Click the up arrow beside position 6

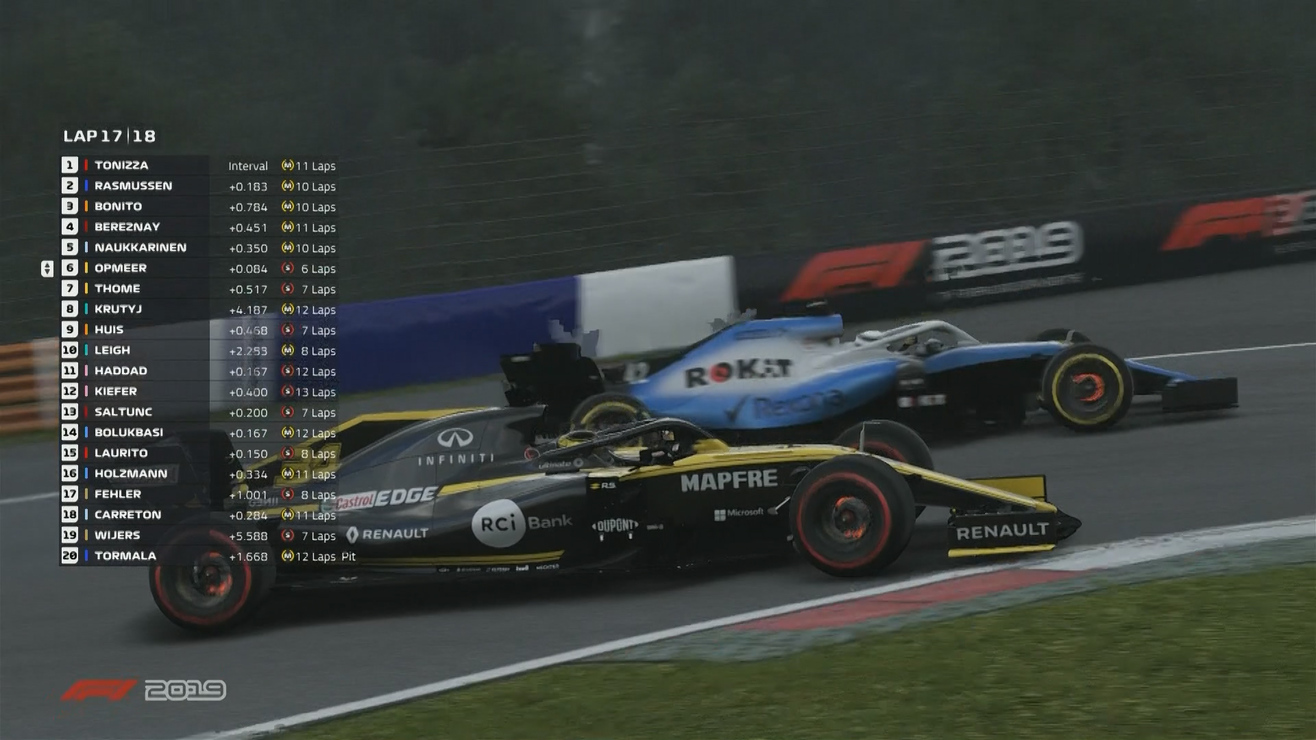tap(46, 263)
